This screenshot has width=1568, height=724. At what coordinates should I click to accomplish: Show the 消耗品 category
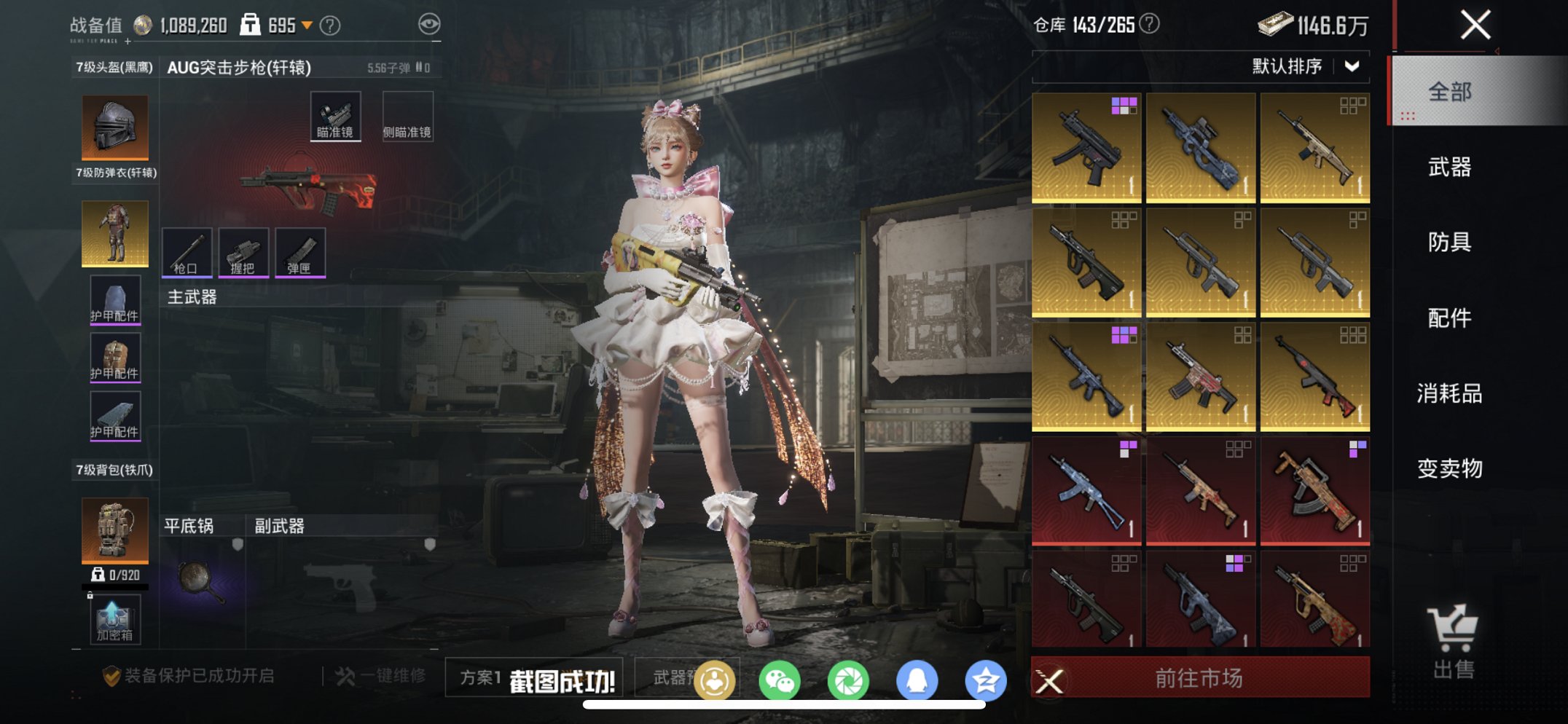click(1449, 393)
